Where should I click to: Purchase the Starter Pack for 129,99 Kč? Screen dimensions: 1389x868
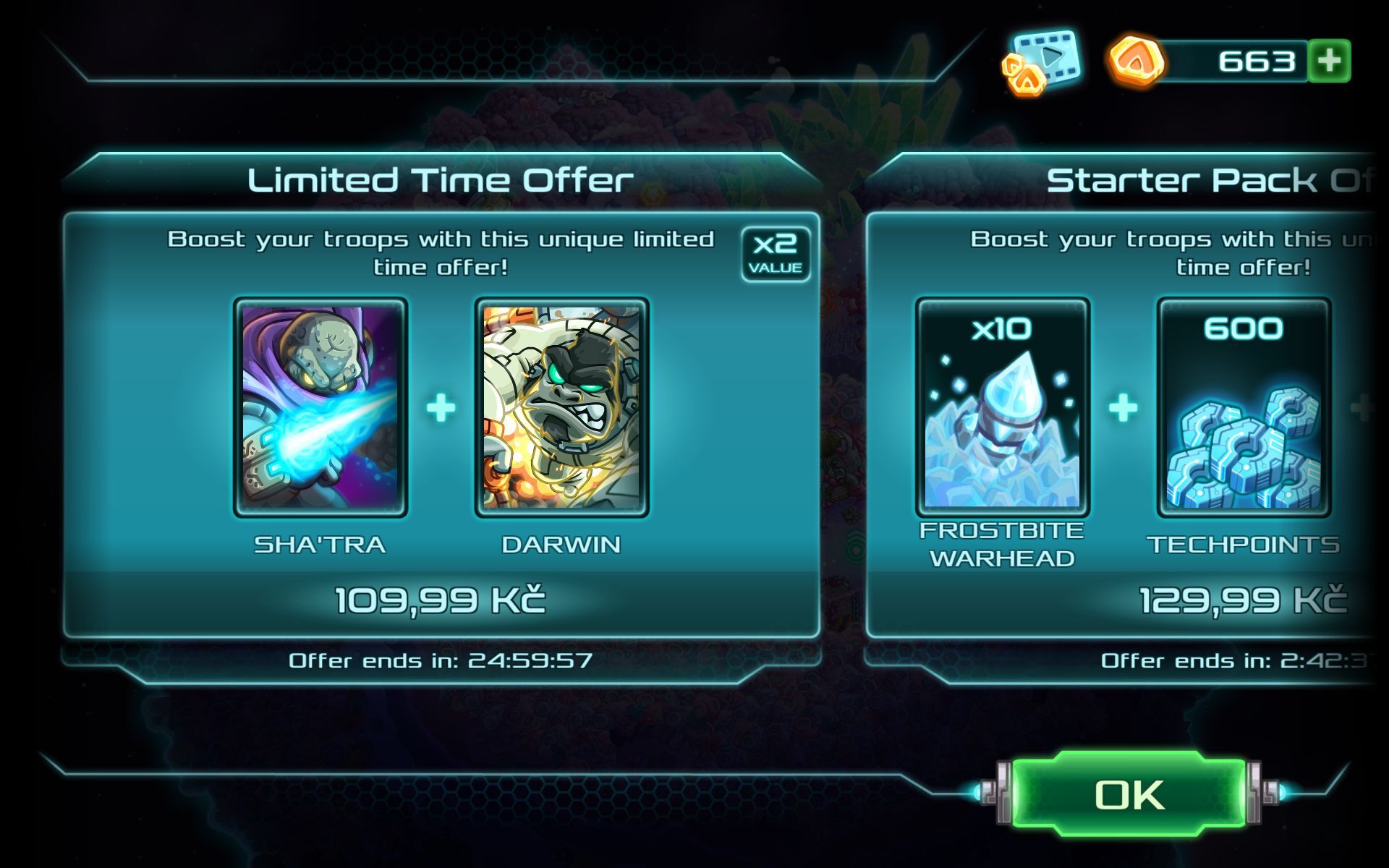point(1241,600)
